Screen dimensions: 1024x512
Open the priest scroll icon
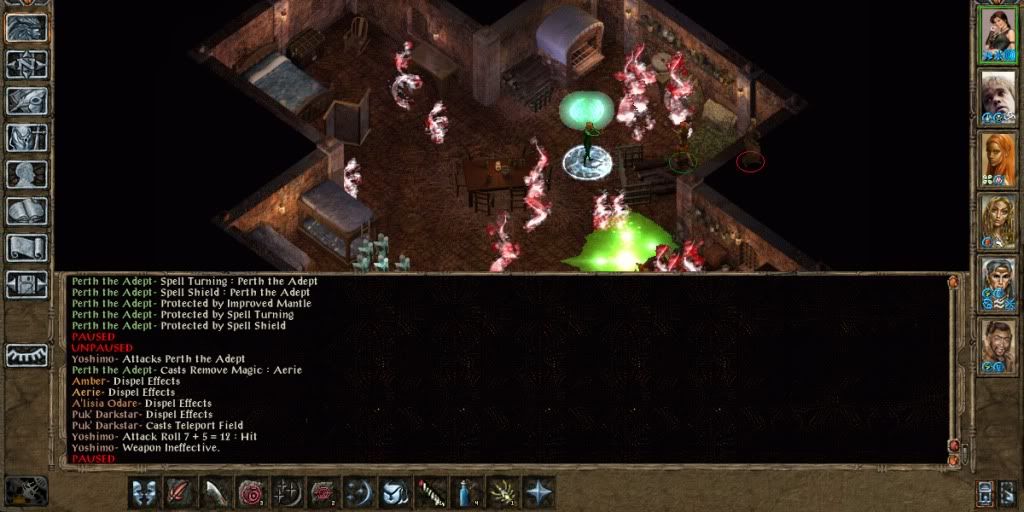pyautogui.click(x=27, y=247)
